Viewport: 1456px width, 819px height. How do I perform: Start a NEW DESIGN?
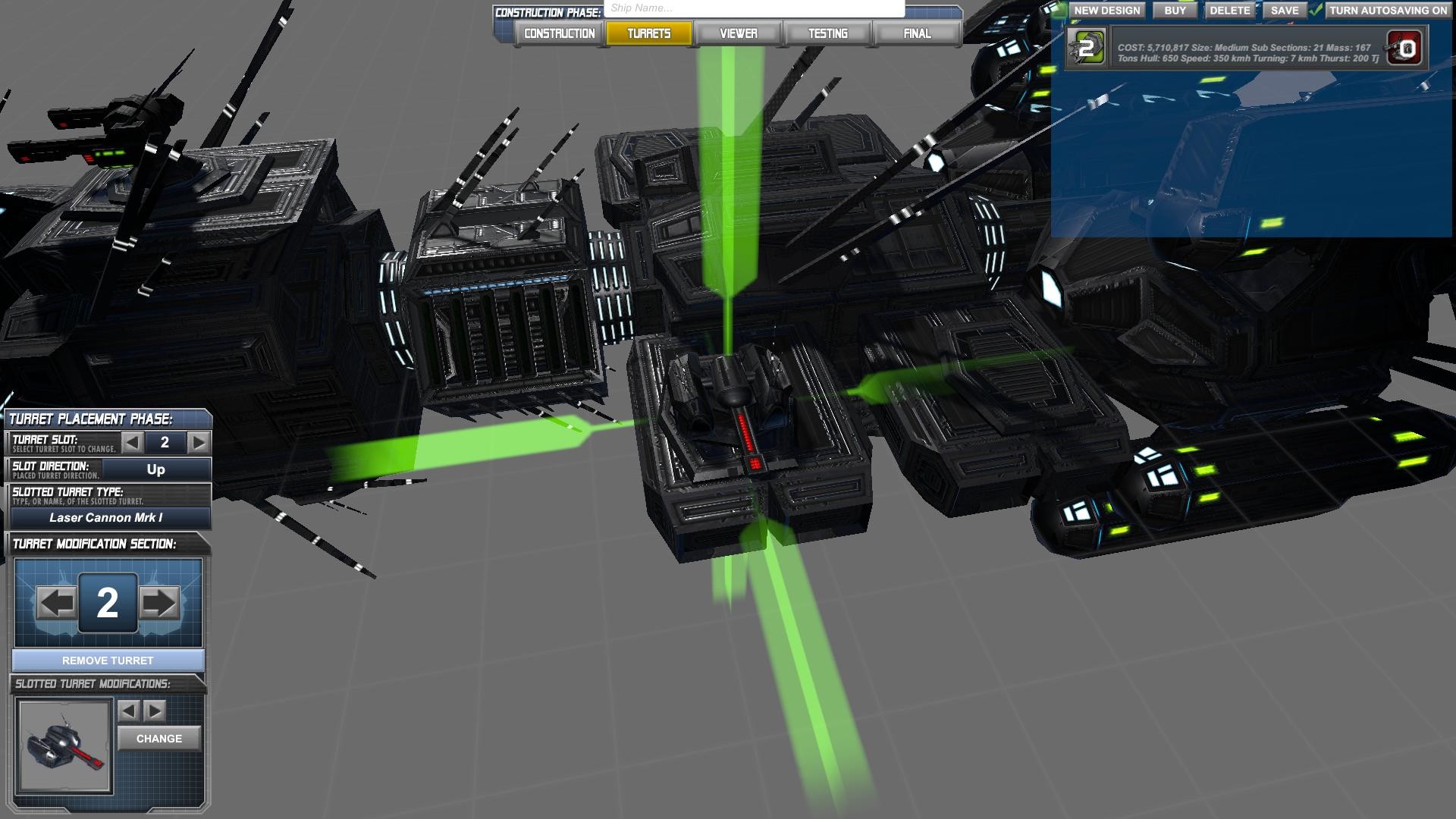click(x=1107, y=11)
